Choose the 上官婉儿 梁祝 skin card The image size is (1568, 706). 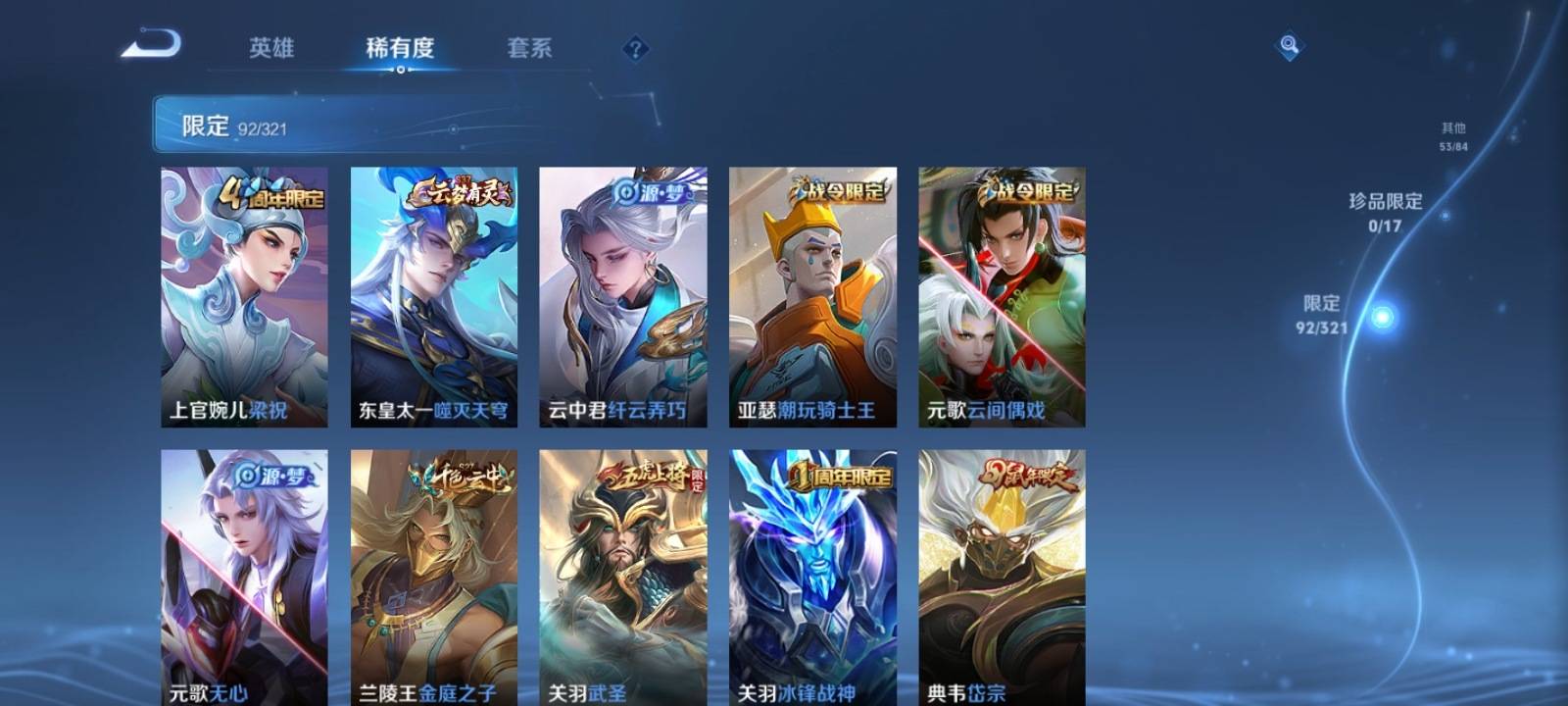click(x=244, y=296)
